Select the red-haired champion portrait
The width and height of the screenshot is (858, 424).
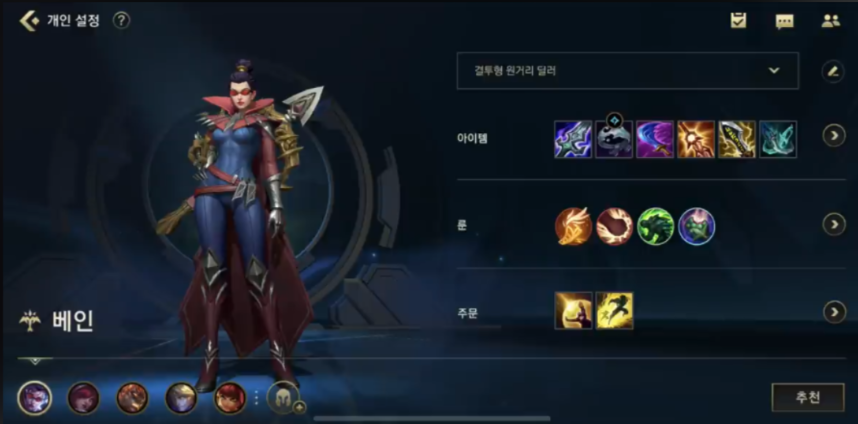click(x=230, y=398)
